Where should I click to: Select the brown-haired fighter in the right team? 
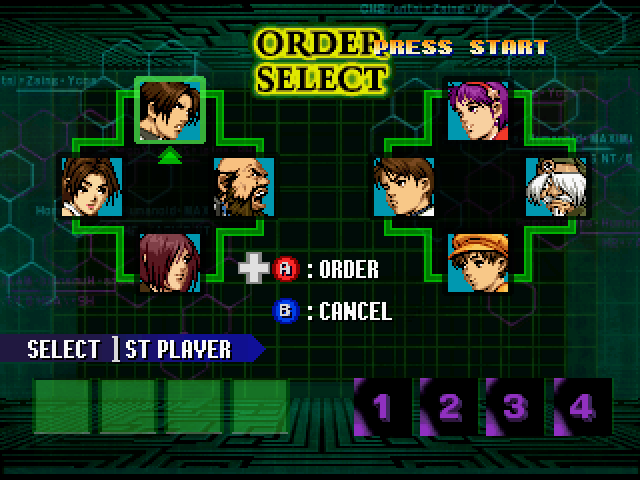[x=403, y=186]
